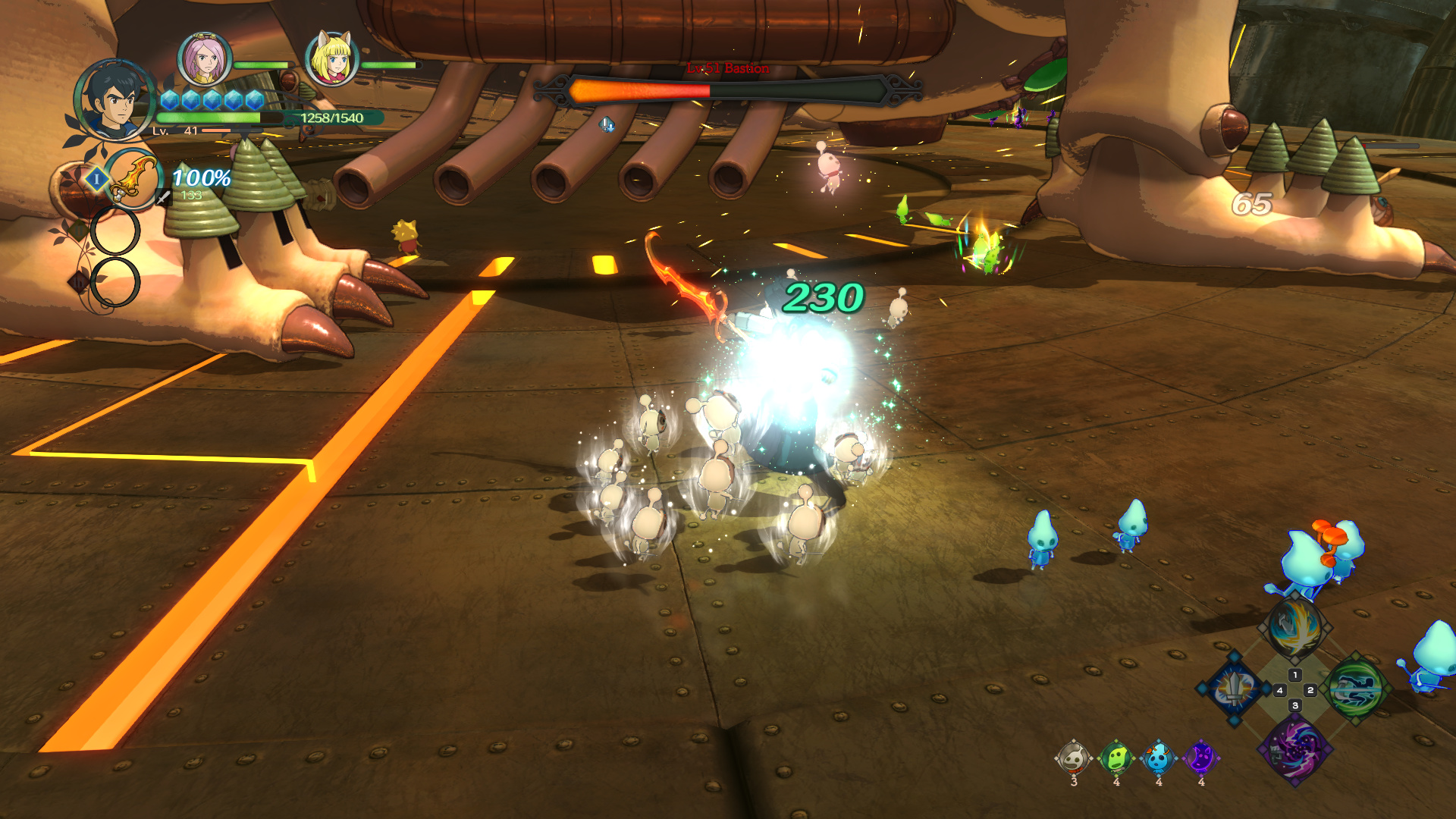
Task: Switch to the pink-haired party member portrait
Action: tap(204, 59)
